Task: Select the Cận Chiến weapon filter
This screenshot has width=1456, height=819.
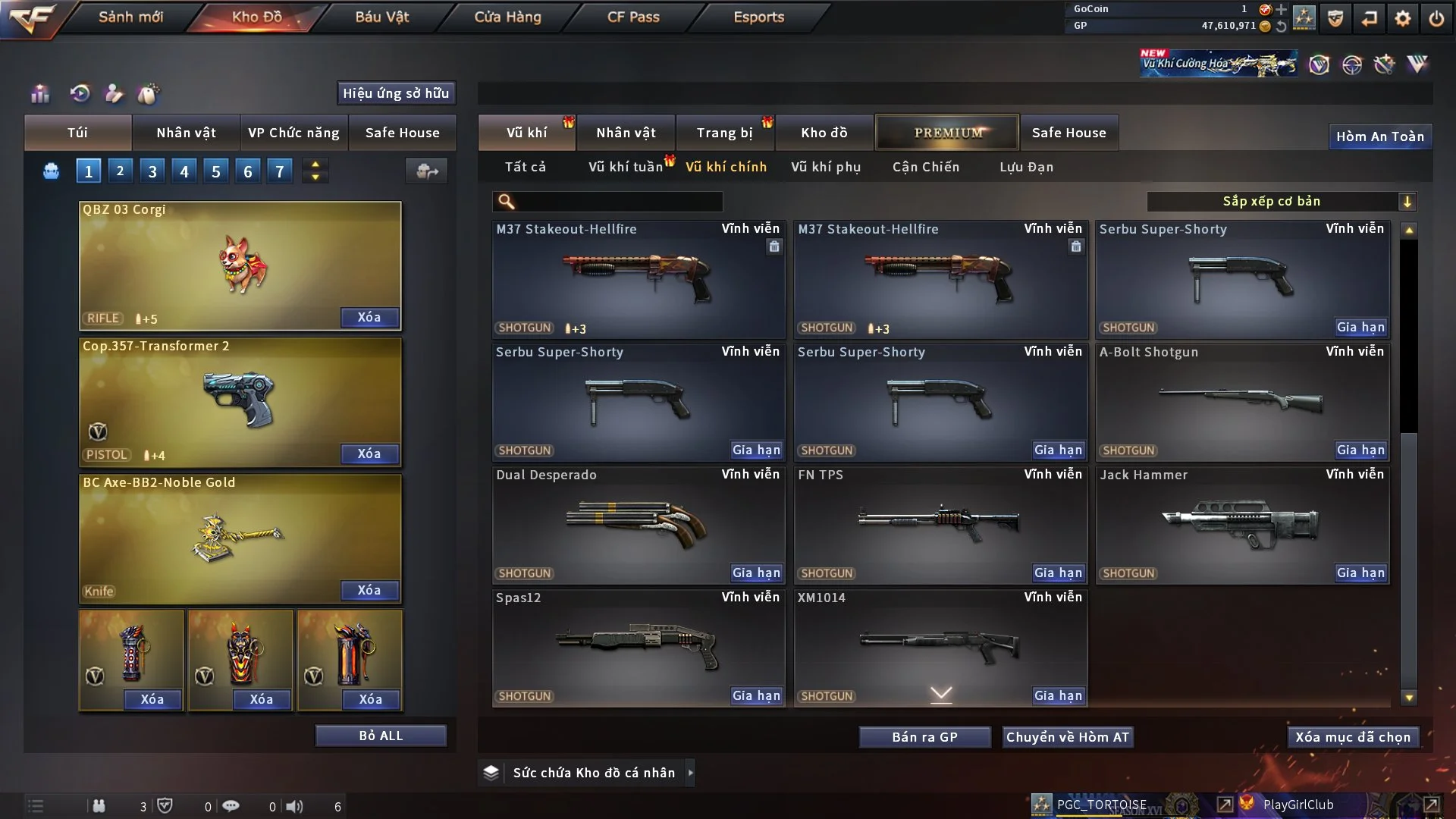Action: [x=926, y=167]
